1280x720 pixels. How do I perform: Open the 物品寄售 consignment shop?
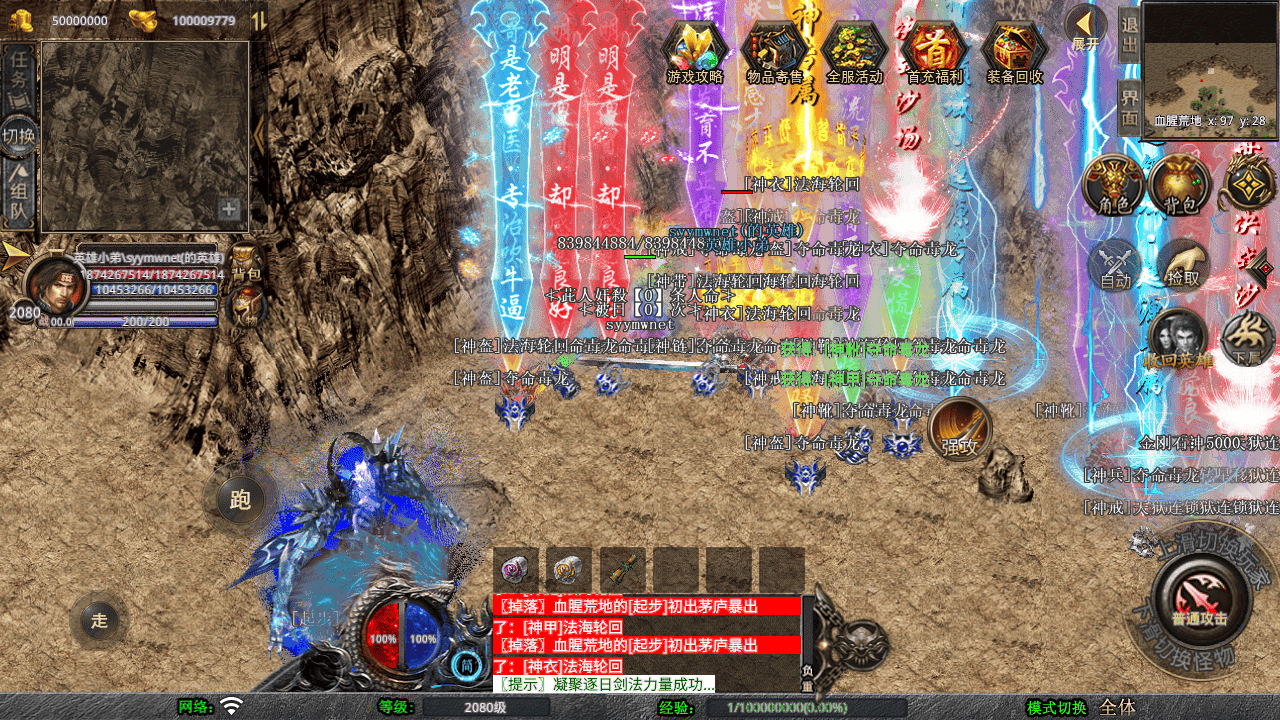click(x=775, y=52)
